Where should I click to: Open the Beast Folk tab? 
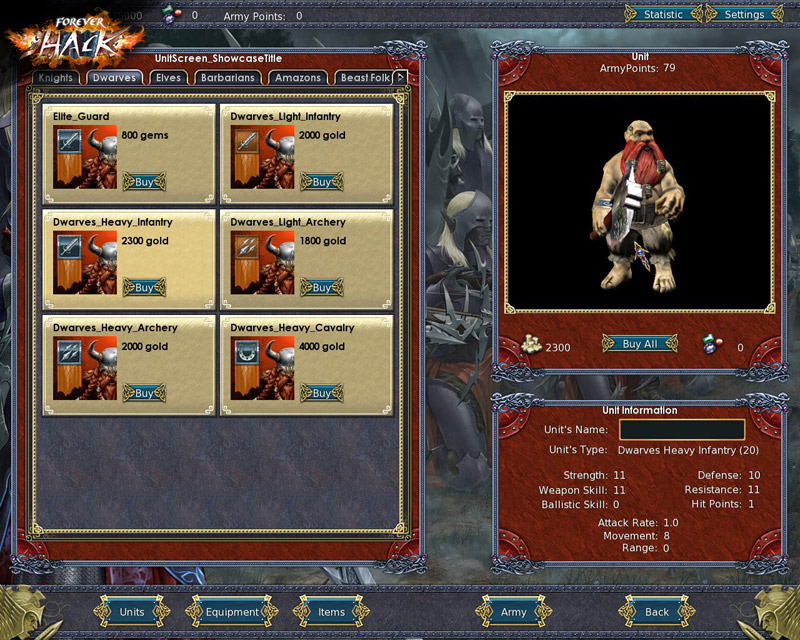tap(365, 78)
